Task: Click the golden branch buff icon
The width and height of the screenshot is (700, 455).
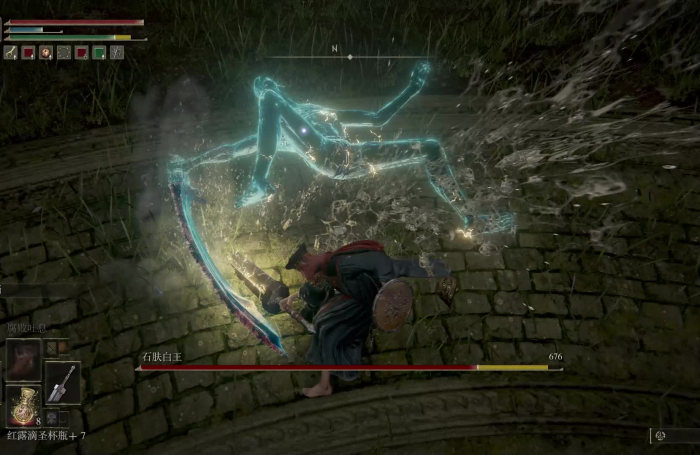Action: tap(11, 52)
